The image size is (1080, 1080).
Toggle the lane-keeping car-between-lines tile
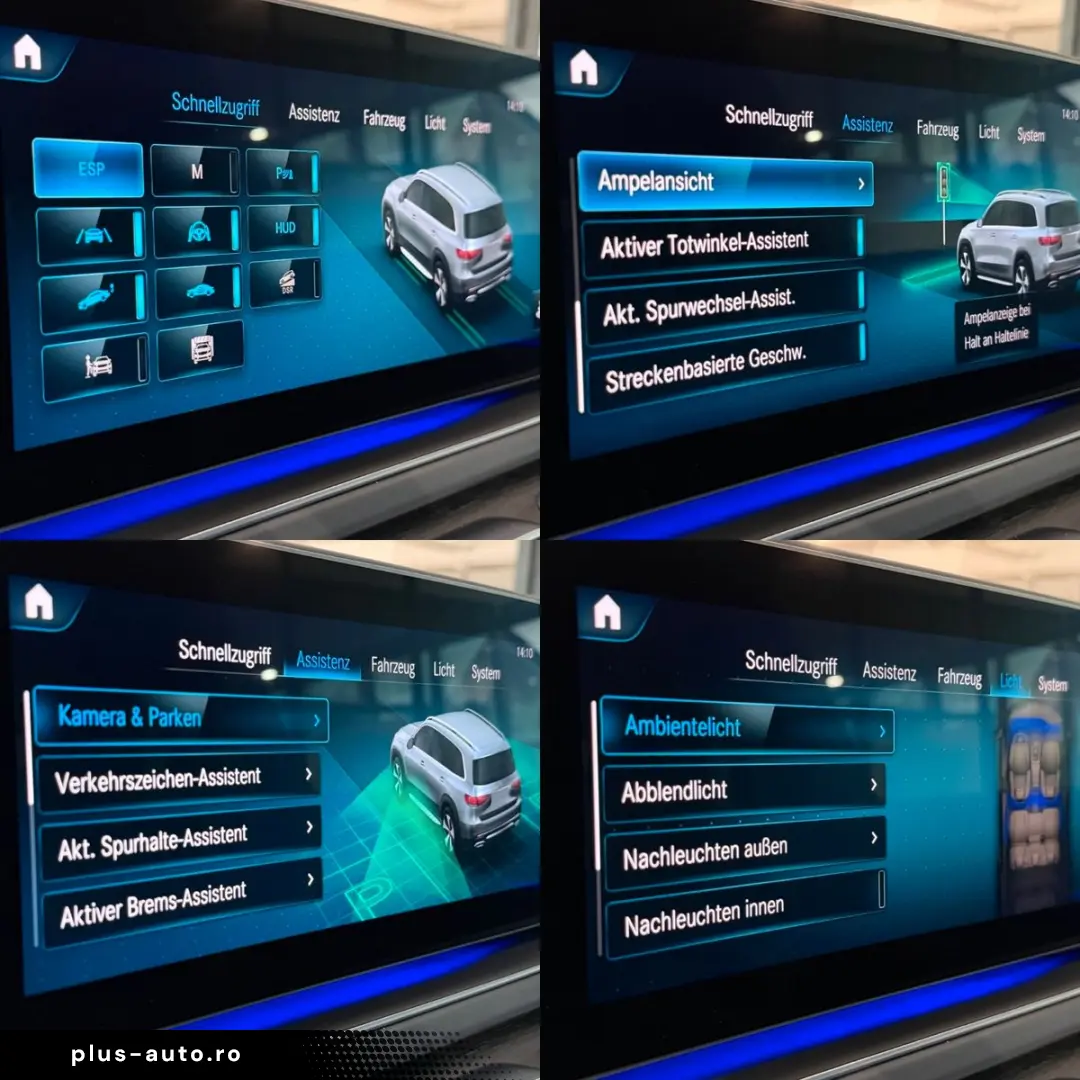click(x=90, y=236)
